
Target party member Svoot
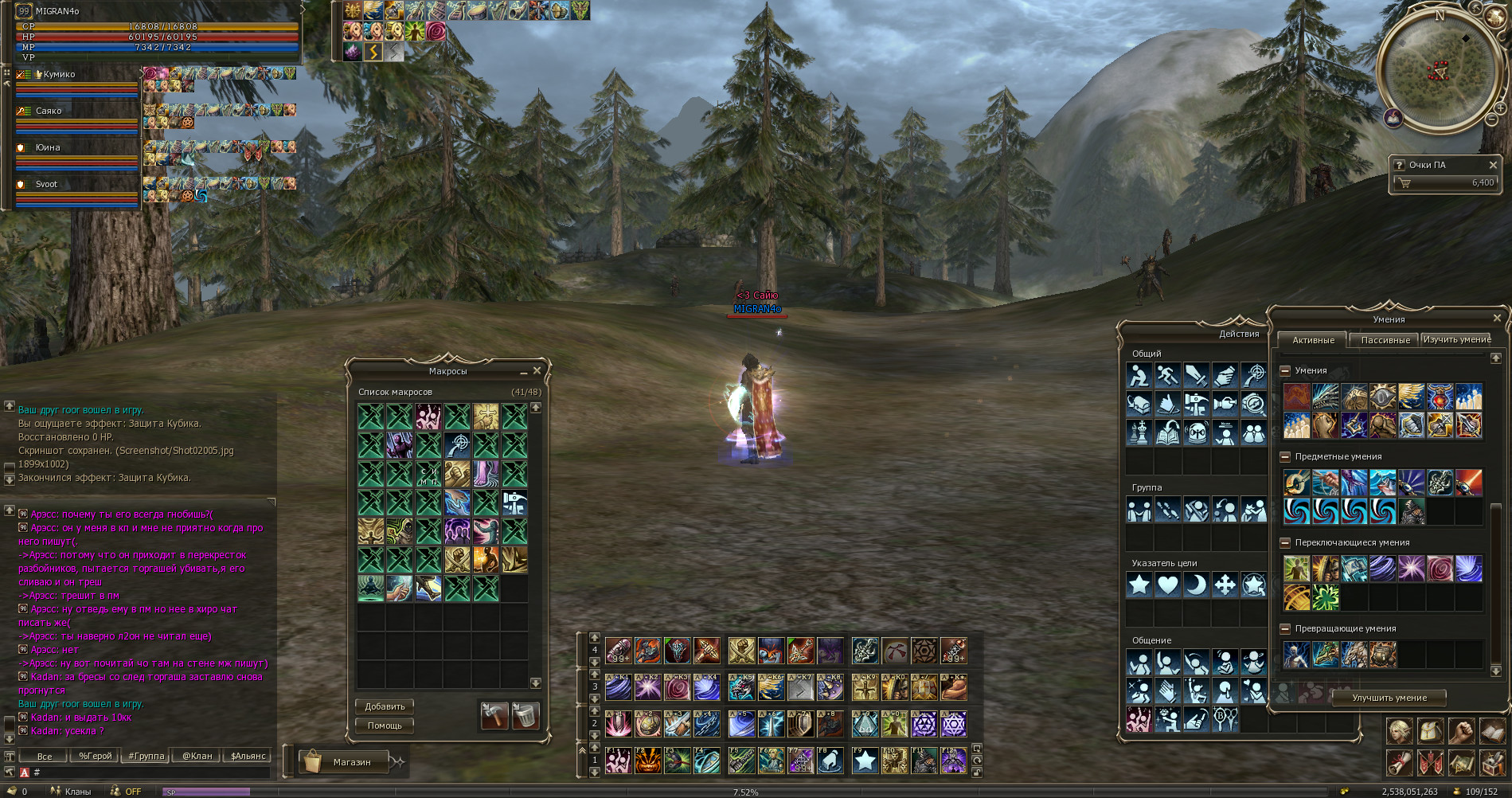coord(46,184)
